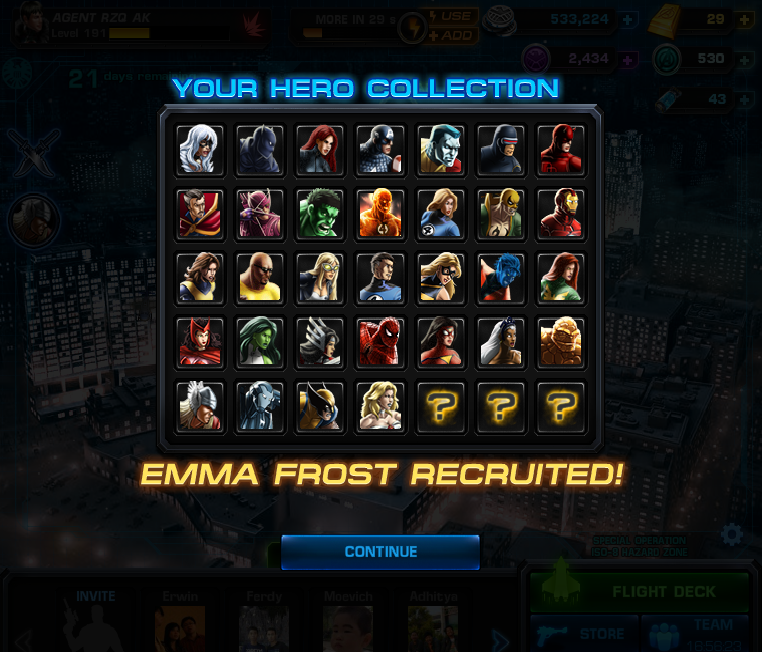Choose the Nightcrawler portrait

tap(500, 278)
